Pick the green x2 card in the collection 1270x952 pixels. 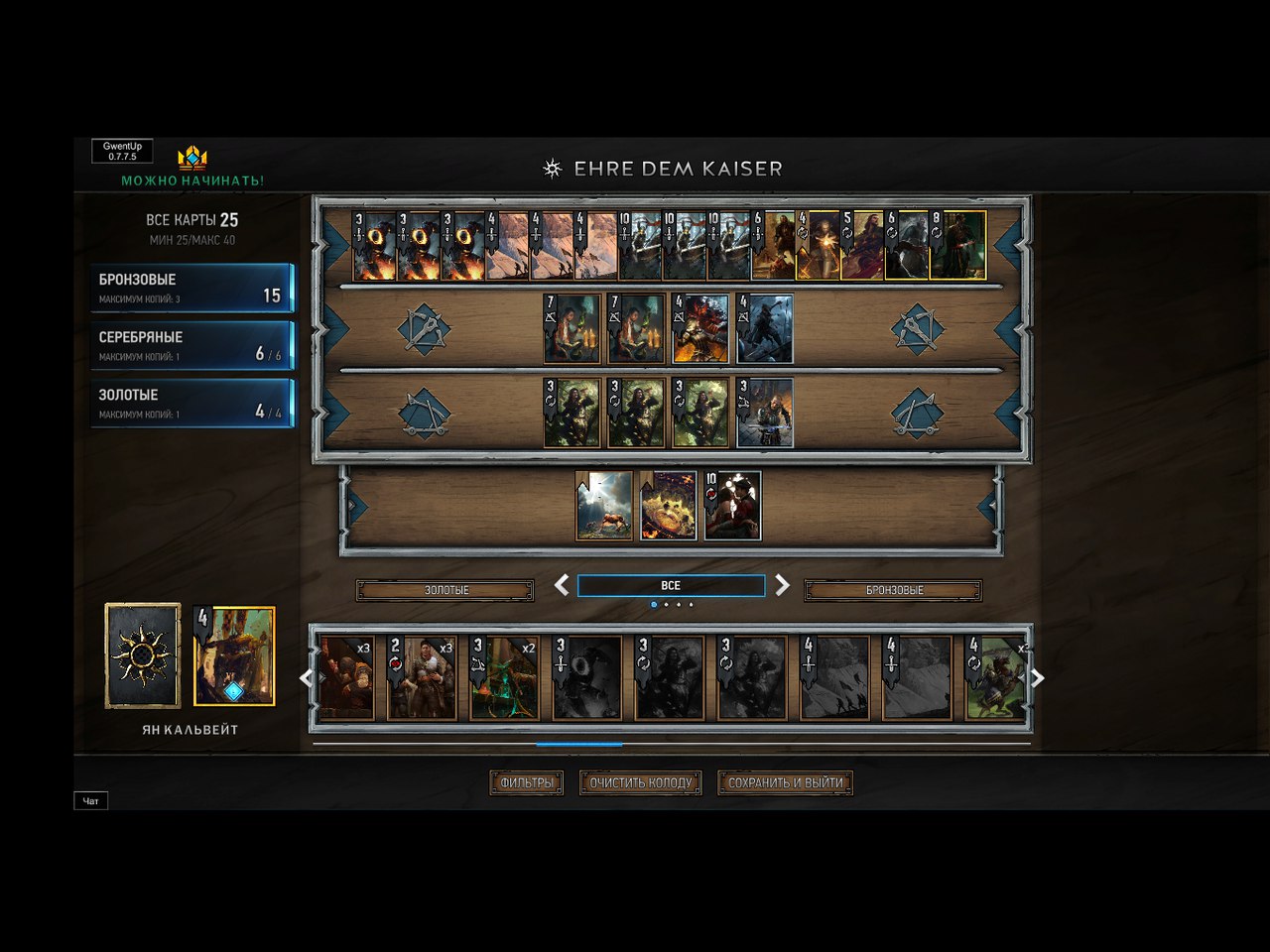click(x=505, y=678)
